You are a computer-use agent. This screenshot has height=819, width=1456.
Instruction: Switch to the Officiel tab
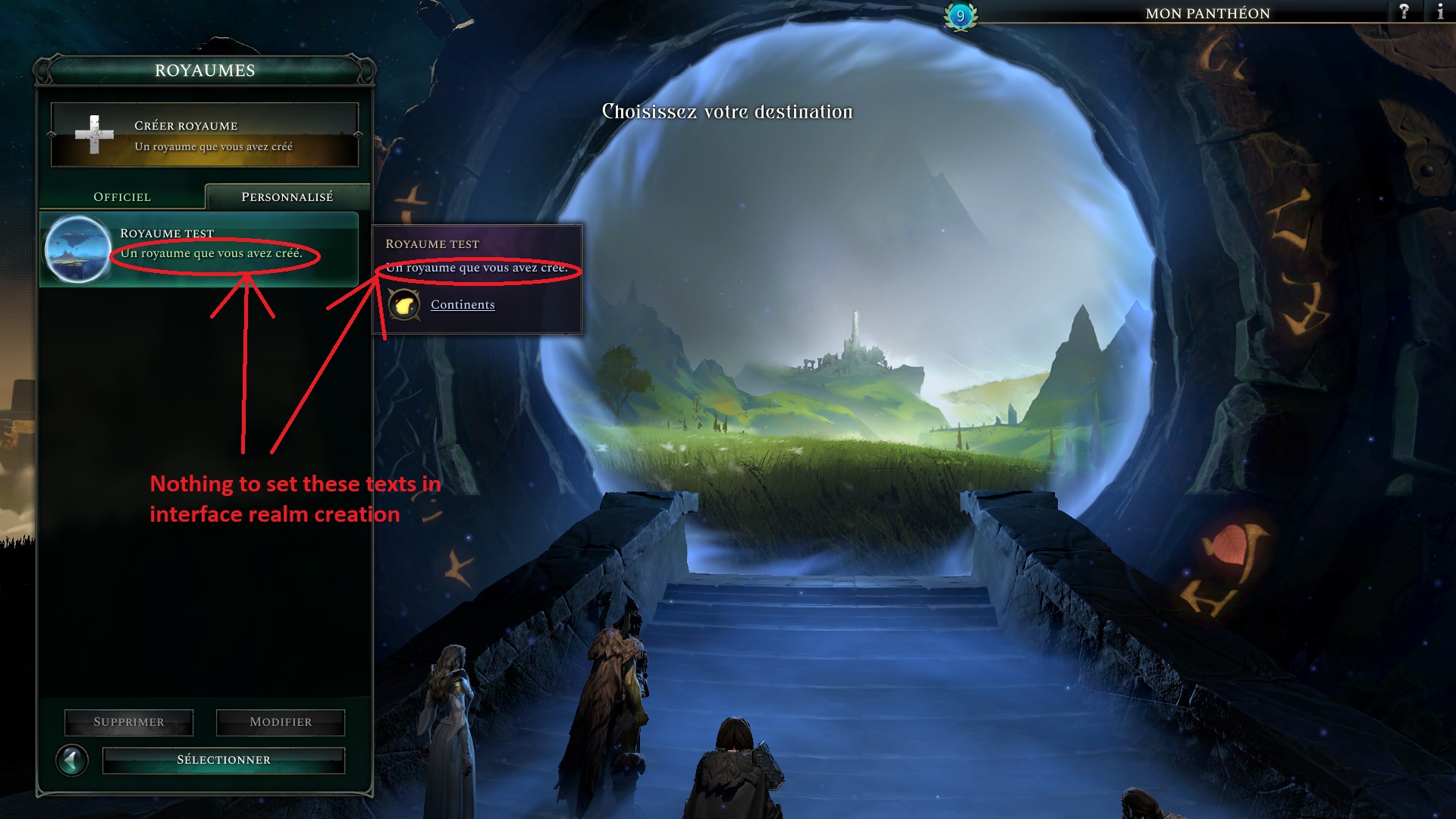[121, 196]
